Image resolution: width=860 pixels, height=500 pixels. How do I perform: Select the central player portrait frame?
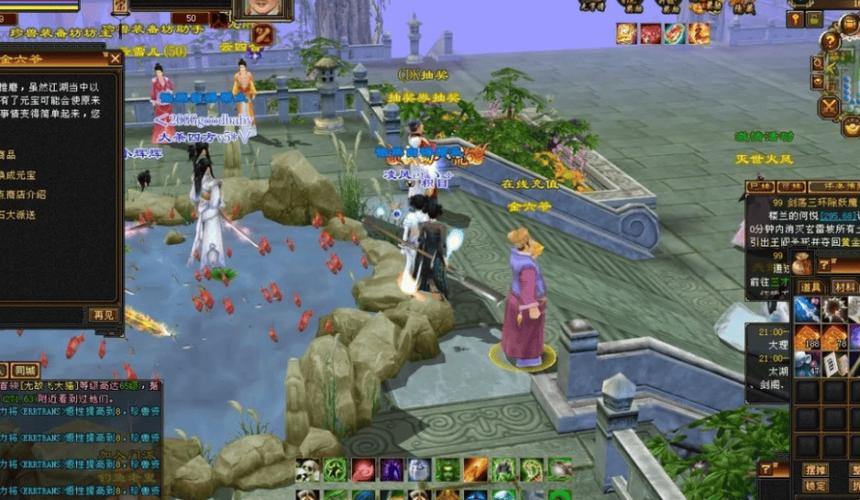pos(262,8)
